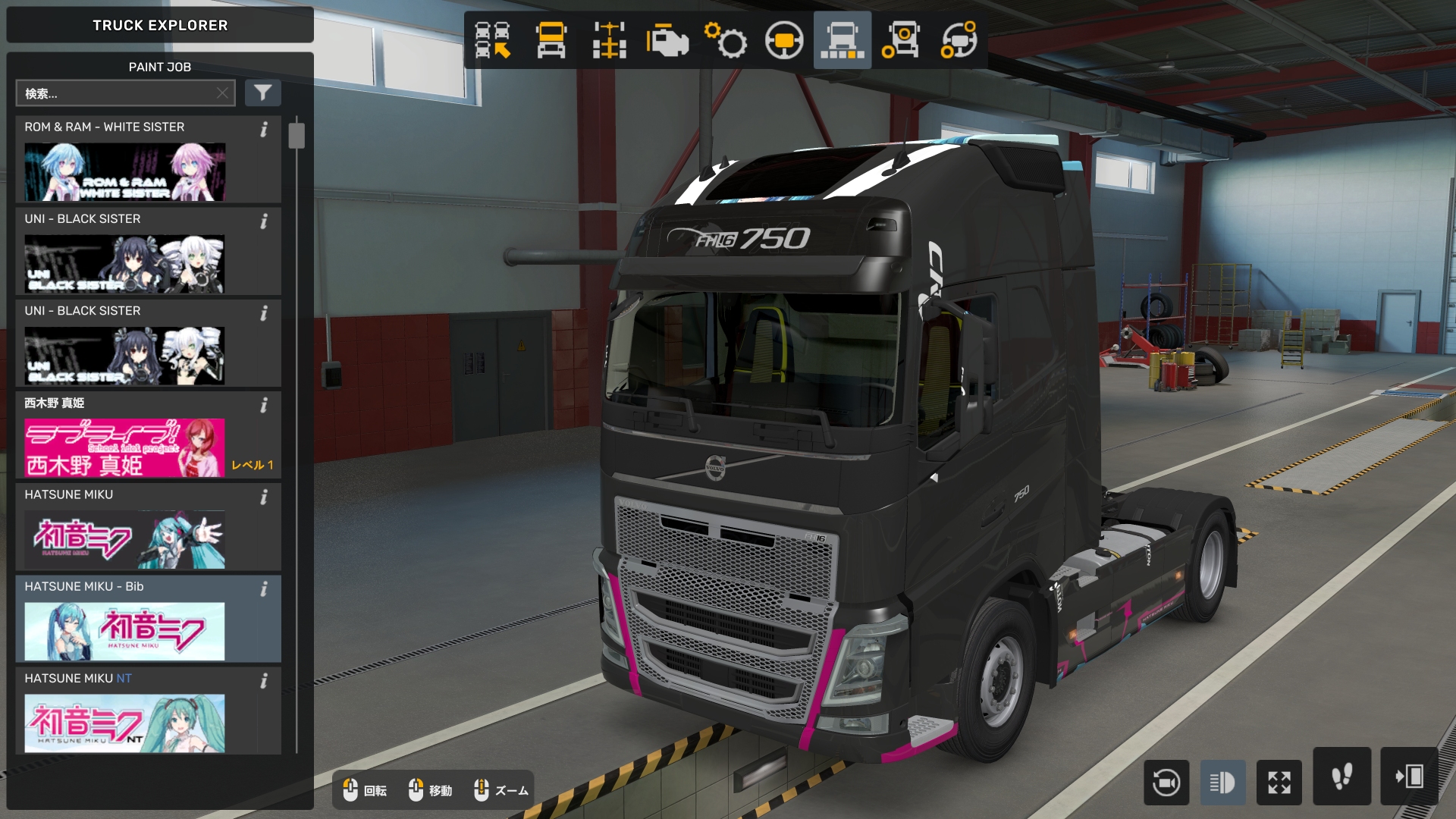Select the engine upgrade icon

coord(667,42)
